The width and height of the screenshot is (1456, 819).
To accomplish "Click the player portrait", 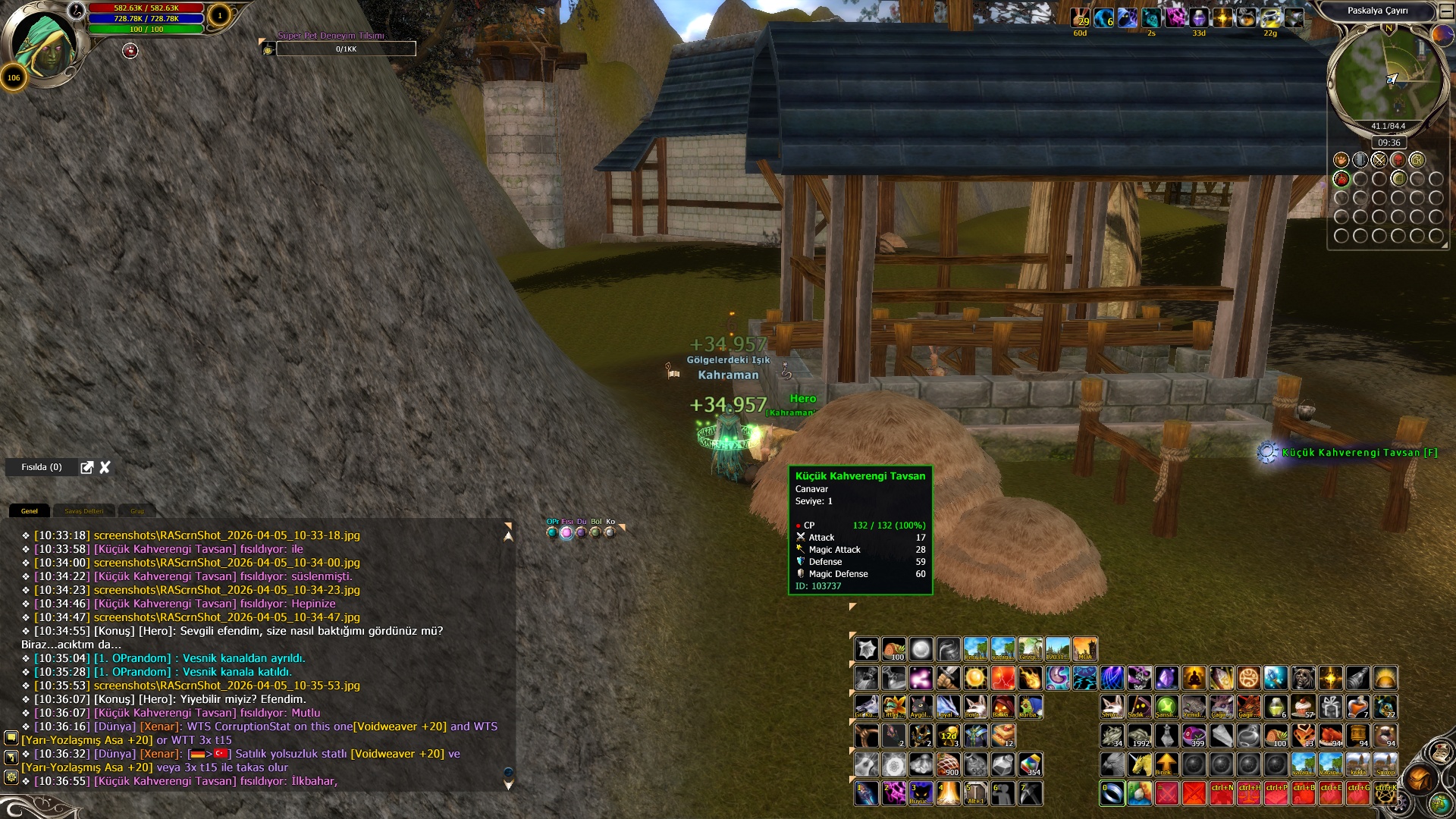I will 44,44.
